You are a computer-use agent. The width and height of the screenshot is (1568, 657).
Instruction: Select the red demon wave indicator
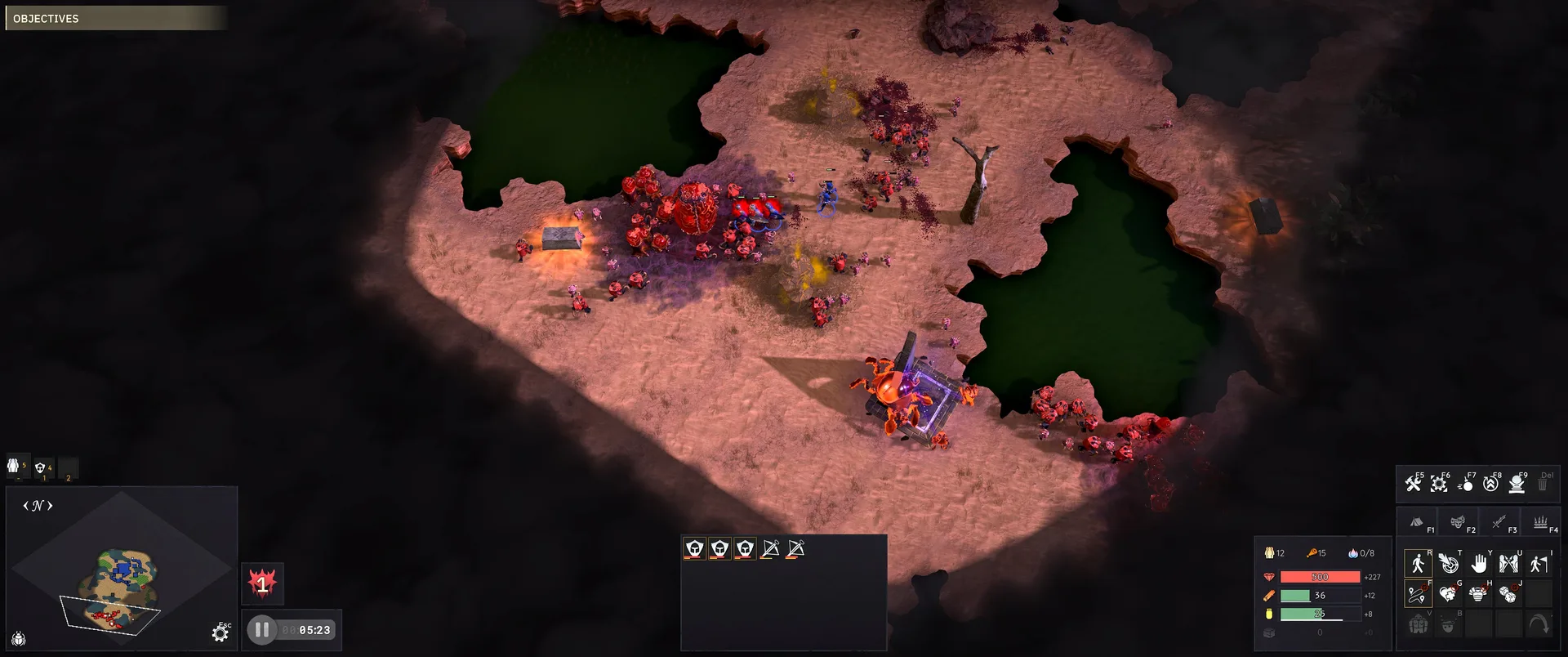262,583
